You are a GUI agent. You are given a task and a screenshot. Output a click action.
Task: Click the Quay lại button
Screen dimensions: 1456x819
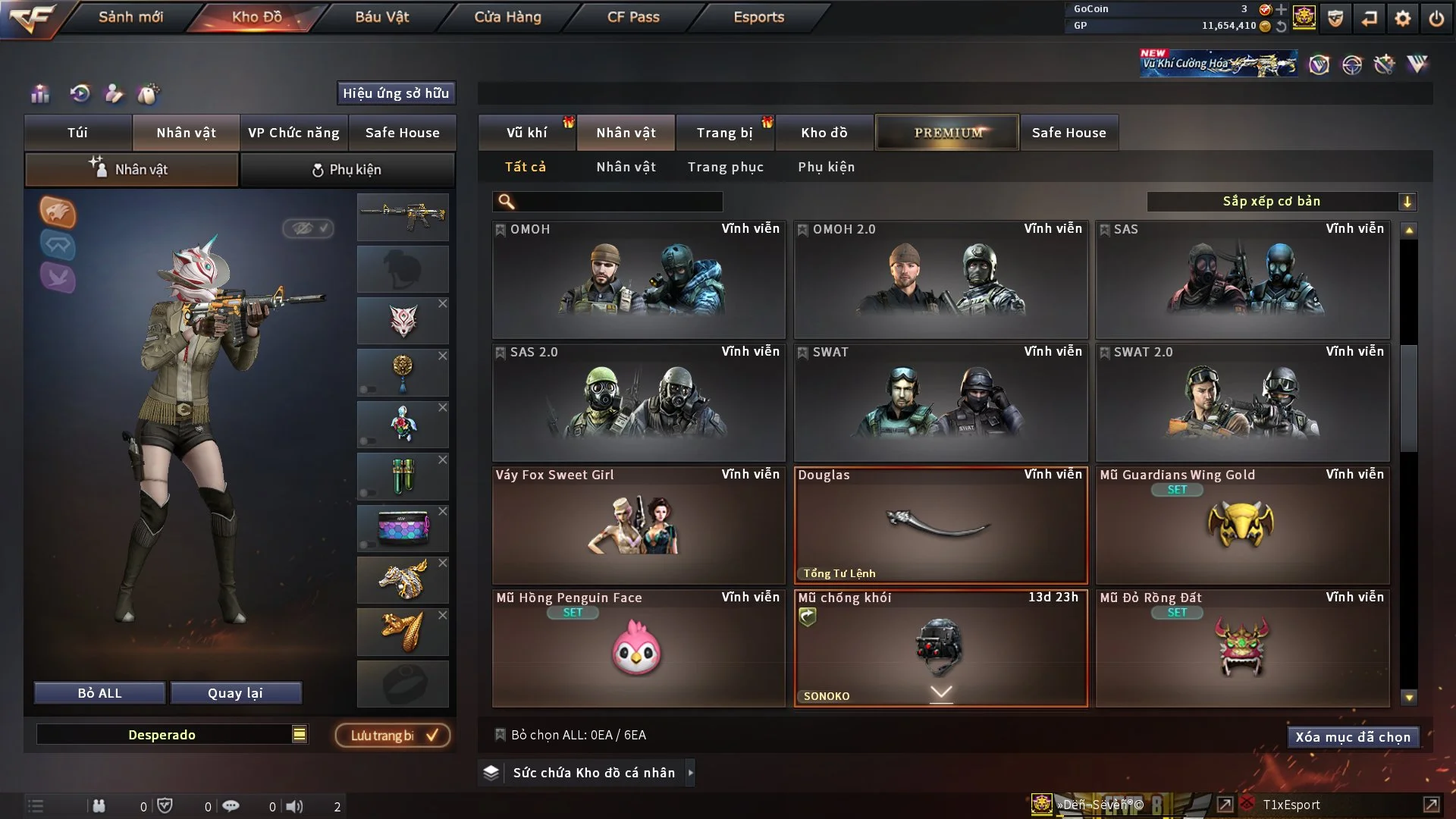coord(235,693)
